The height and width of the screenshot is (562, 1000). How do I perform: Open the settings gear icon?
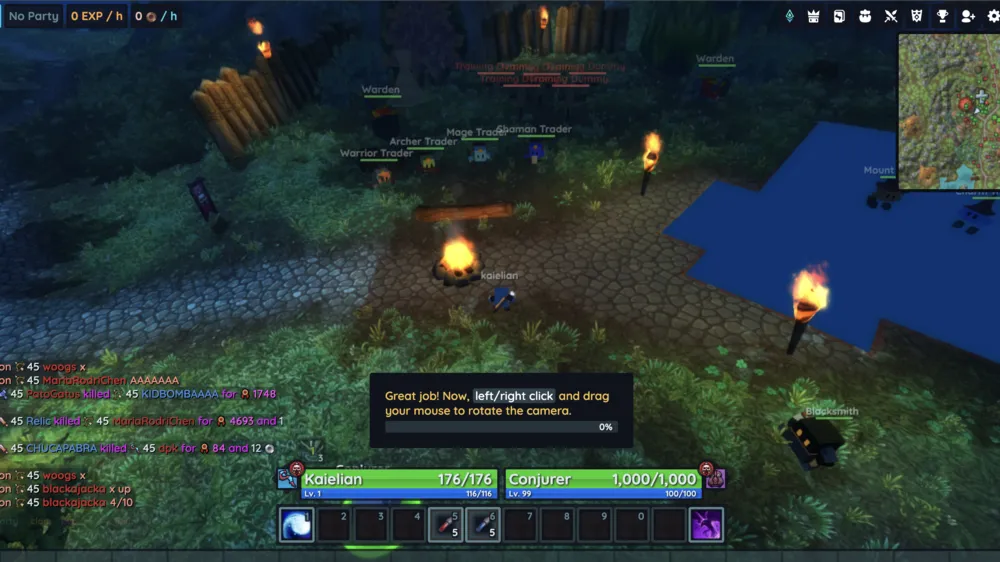pyautogui.click(x=993, y=16)
